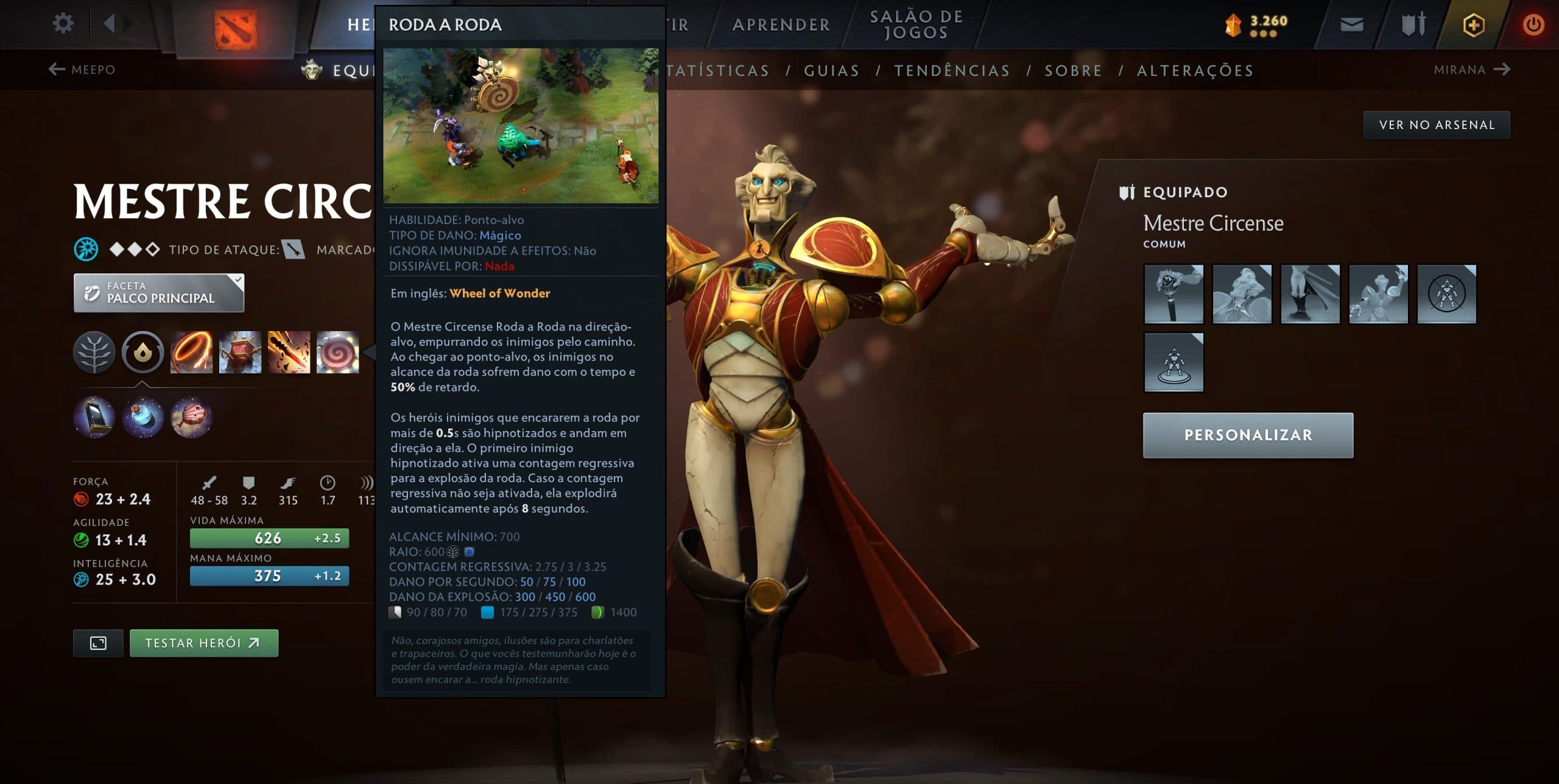
Task: Open the flaming ring ability icon
Action: click(x=192, y=353)
